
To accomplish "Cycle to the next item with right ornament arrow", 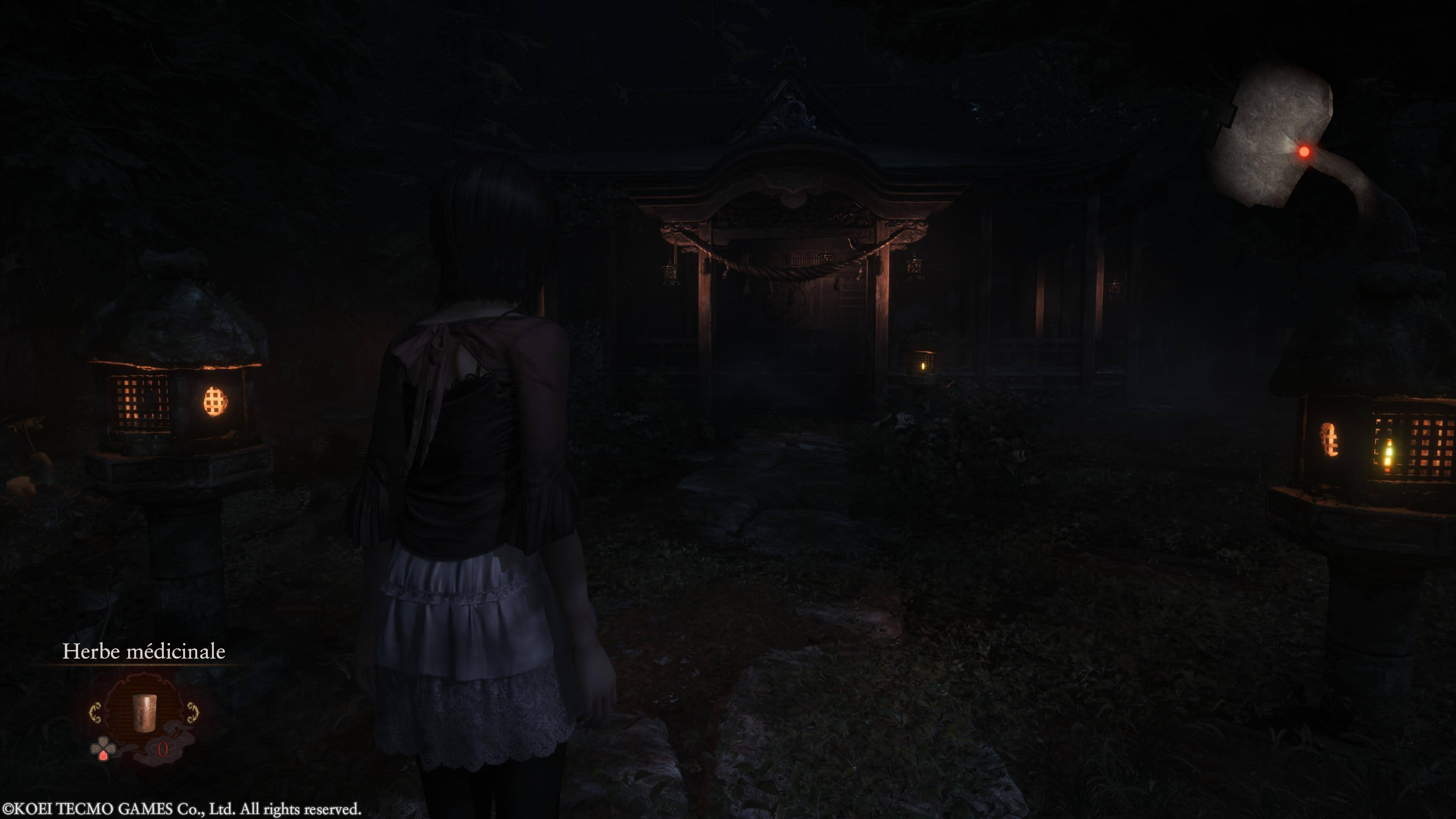I will point(193,713).
